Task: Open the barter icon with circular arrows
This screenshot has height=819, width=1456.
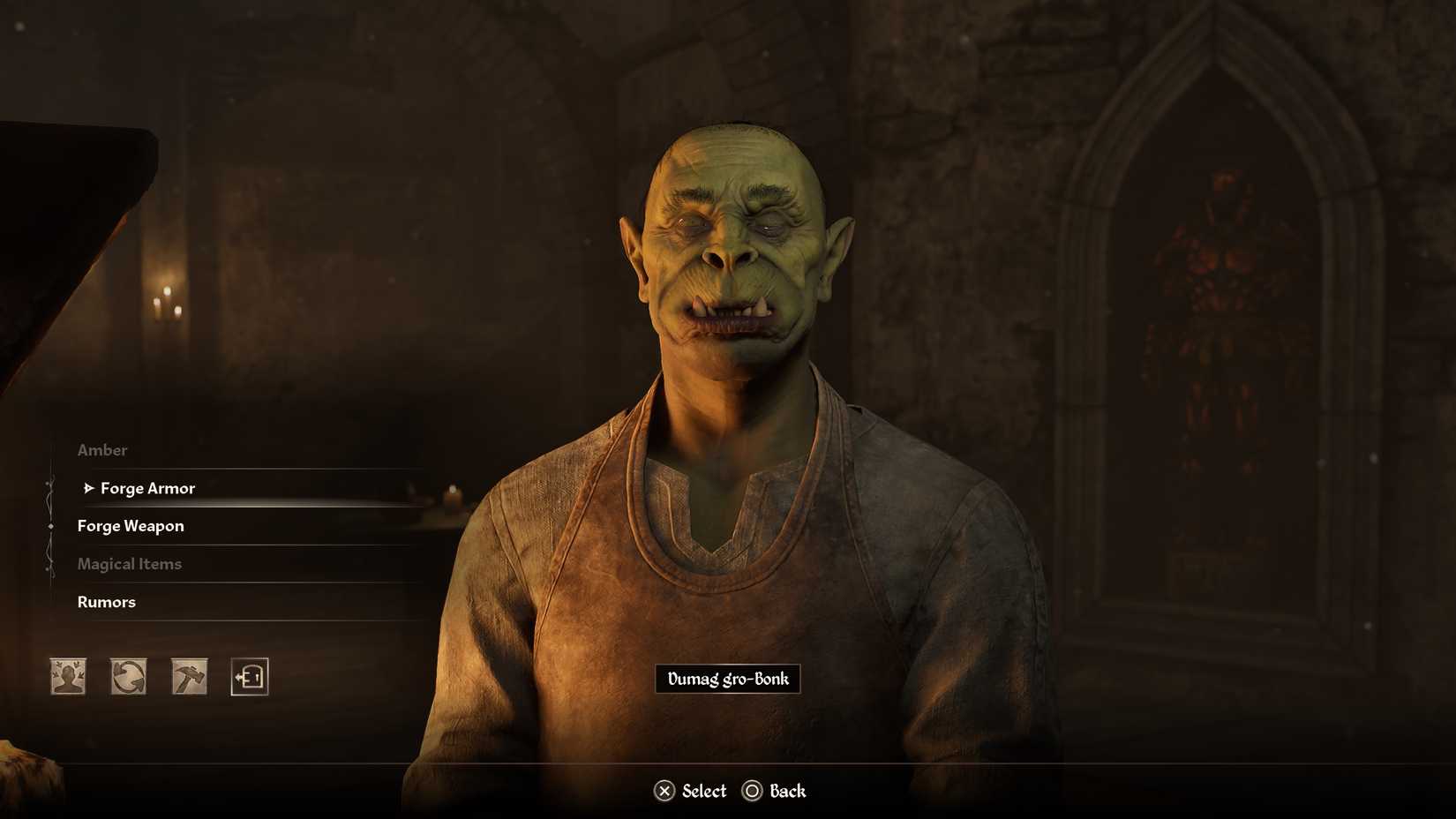Action: (x=127, y=675)
